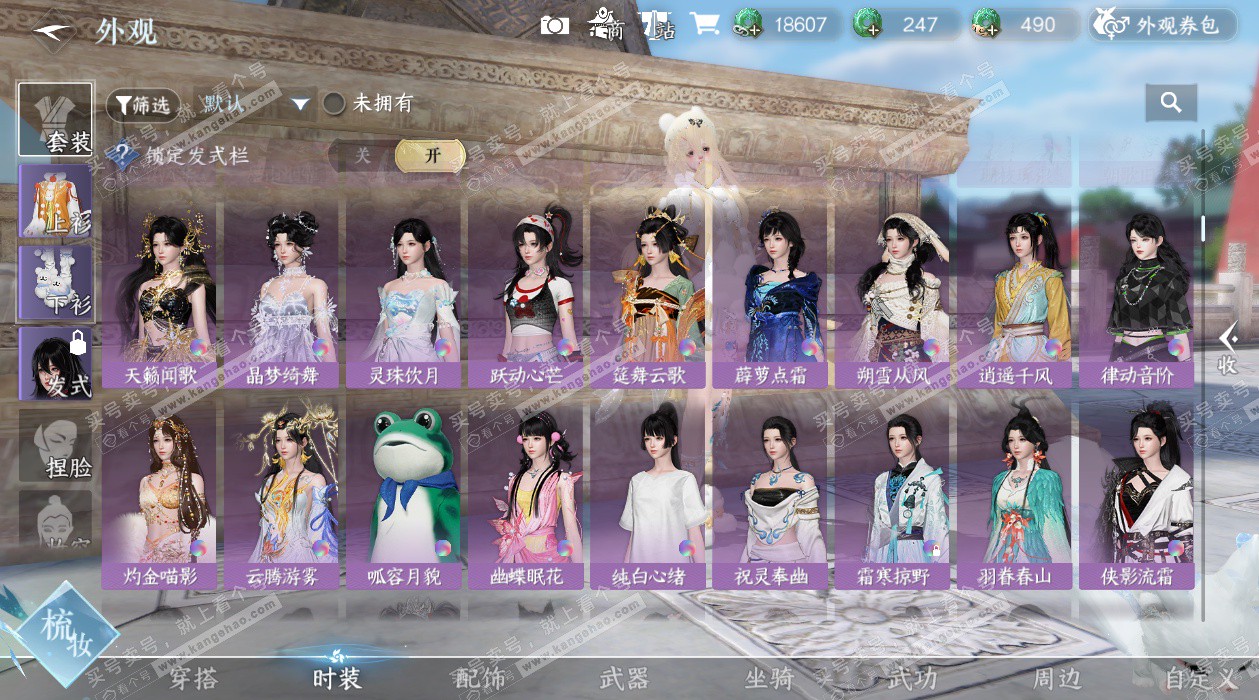Toggle the 未拥有 unowned checkbox
Viewport: 1259px width, 700px height.
(x=334, y=104)
